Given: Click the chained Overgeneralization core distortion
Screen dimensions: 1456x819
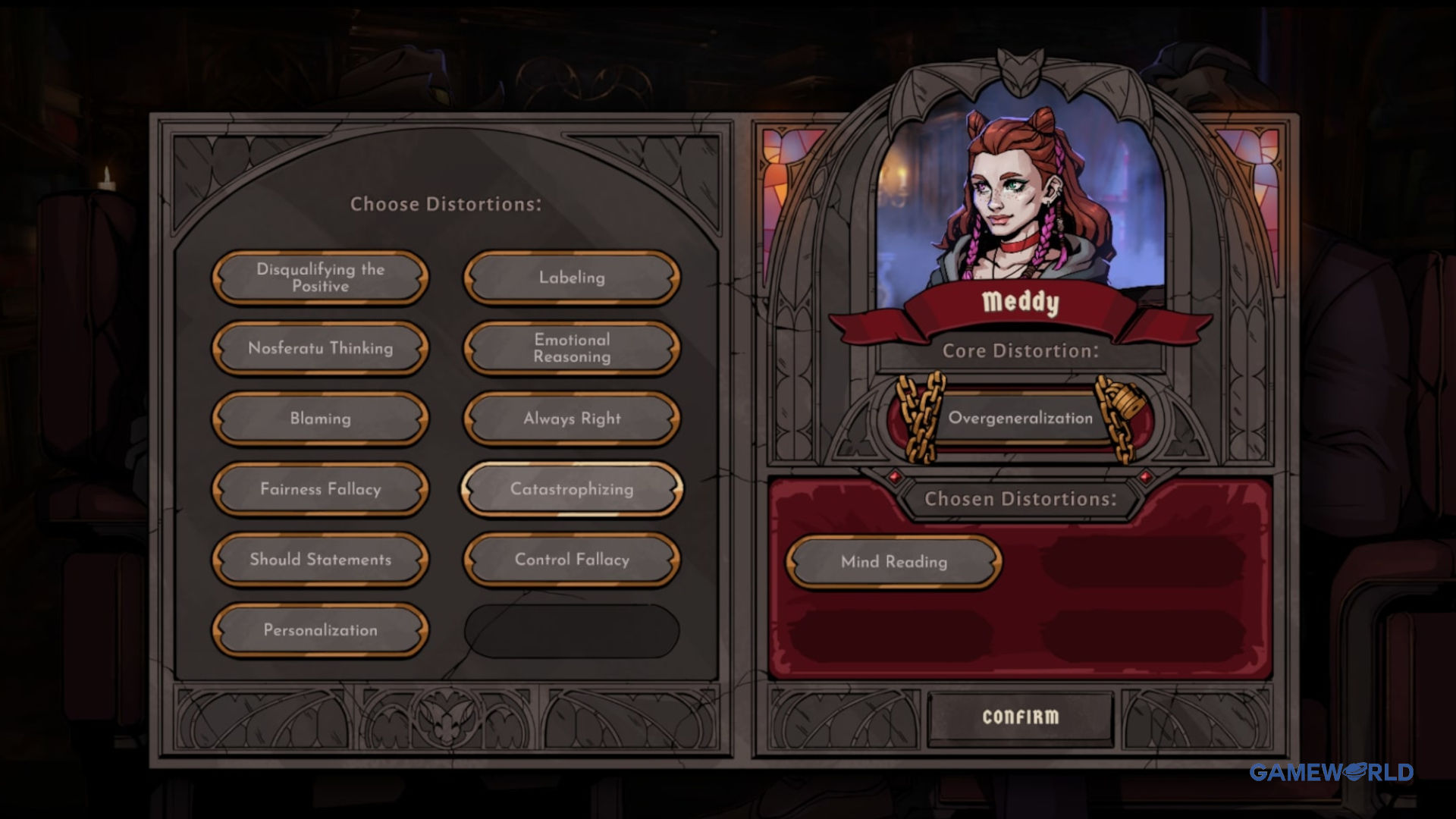Looking at the screenshot, I should tap(1020, 418).
